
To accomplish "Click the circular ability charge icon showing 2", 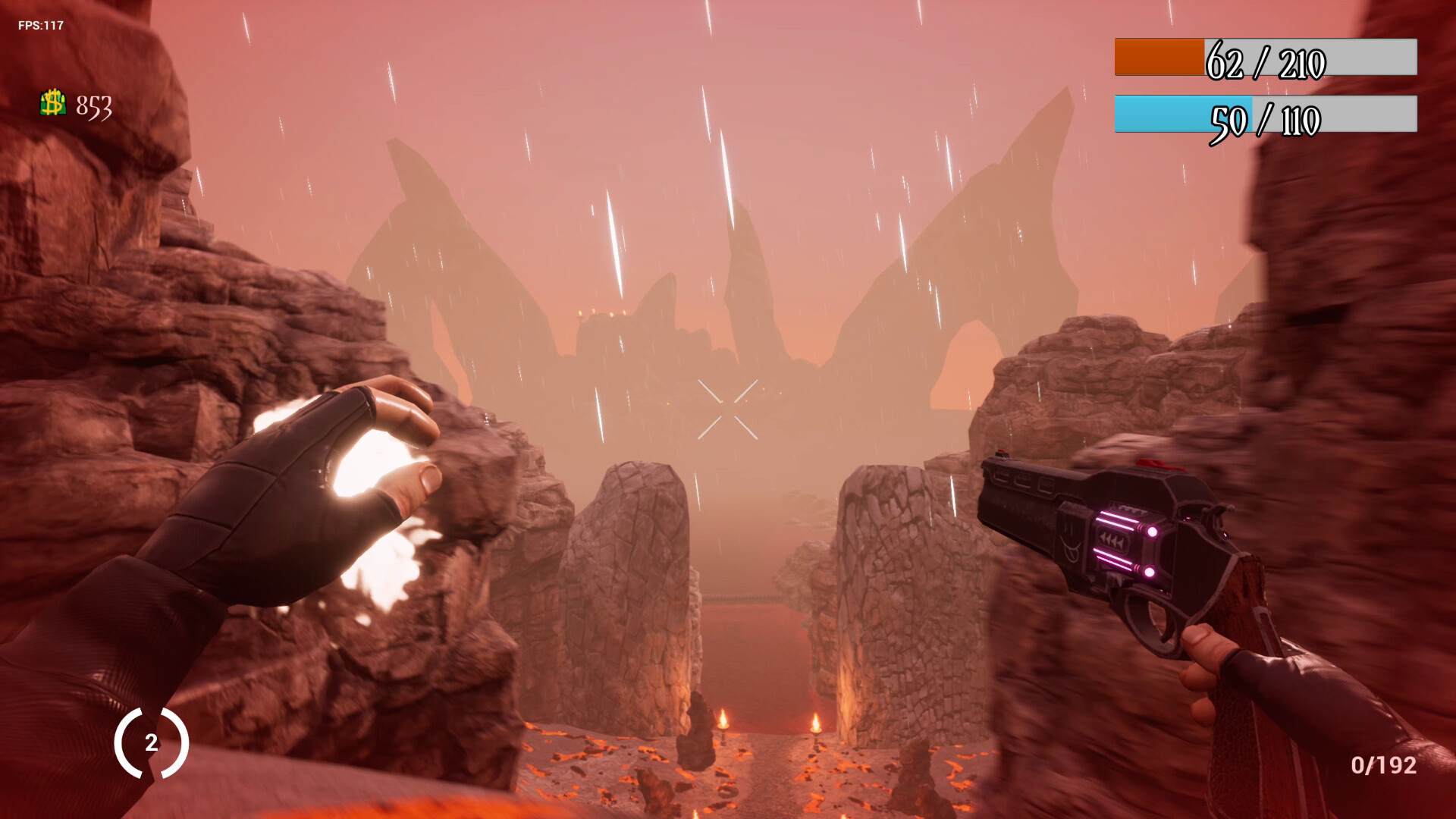I will [152, 743].
